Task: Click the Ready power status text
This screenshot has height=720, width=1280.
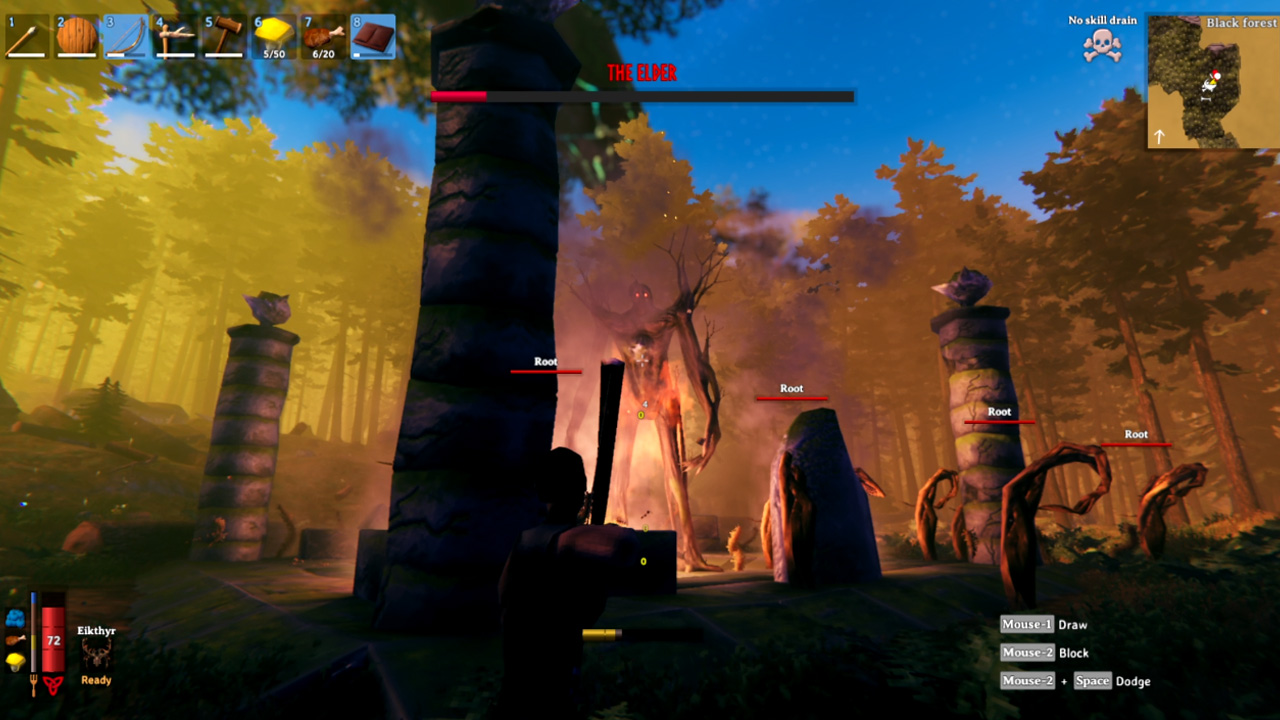Action: click(97, 680)
